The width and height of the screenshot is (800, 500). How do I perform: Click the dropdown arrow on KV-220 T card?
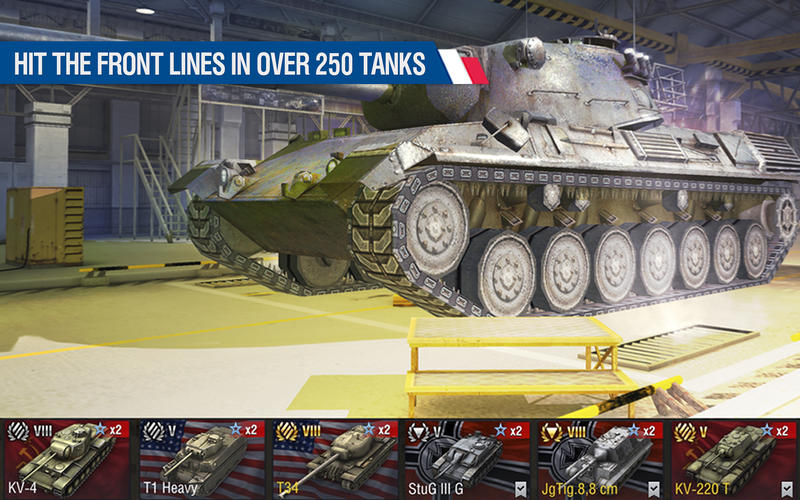[x=787, y=489]
